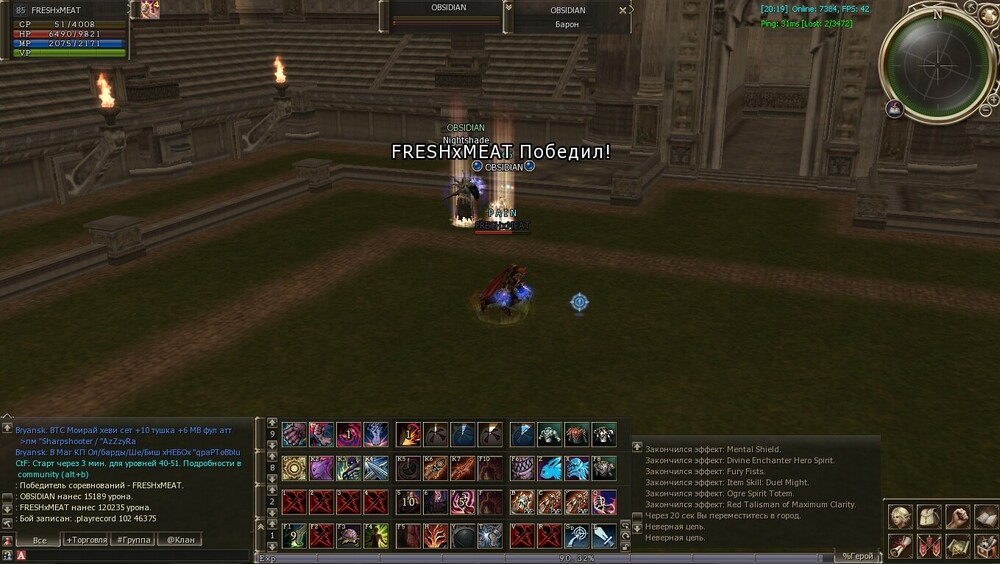Activate the clenched fist skill icon
Image resolution: width=1000 pixels, height=564 pixels.
coord(294,434)
